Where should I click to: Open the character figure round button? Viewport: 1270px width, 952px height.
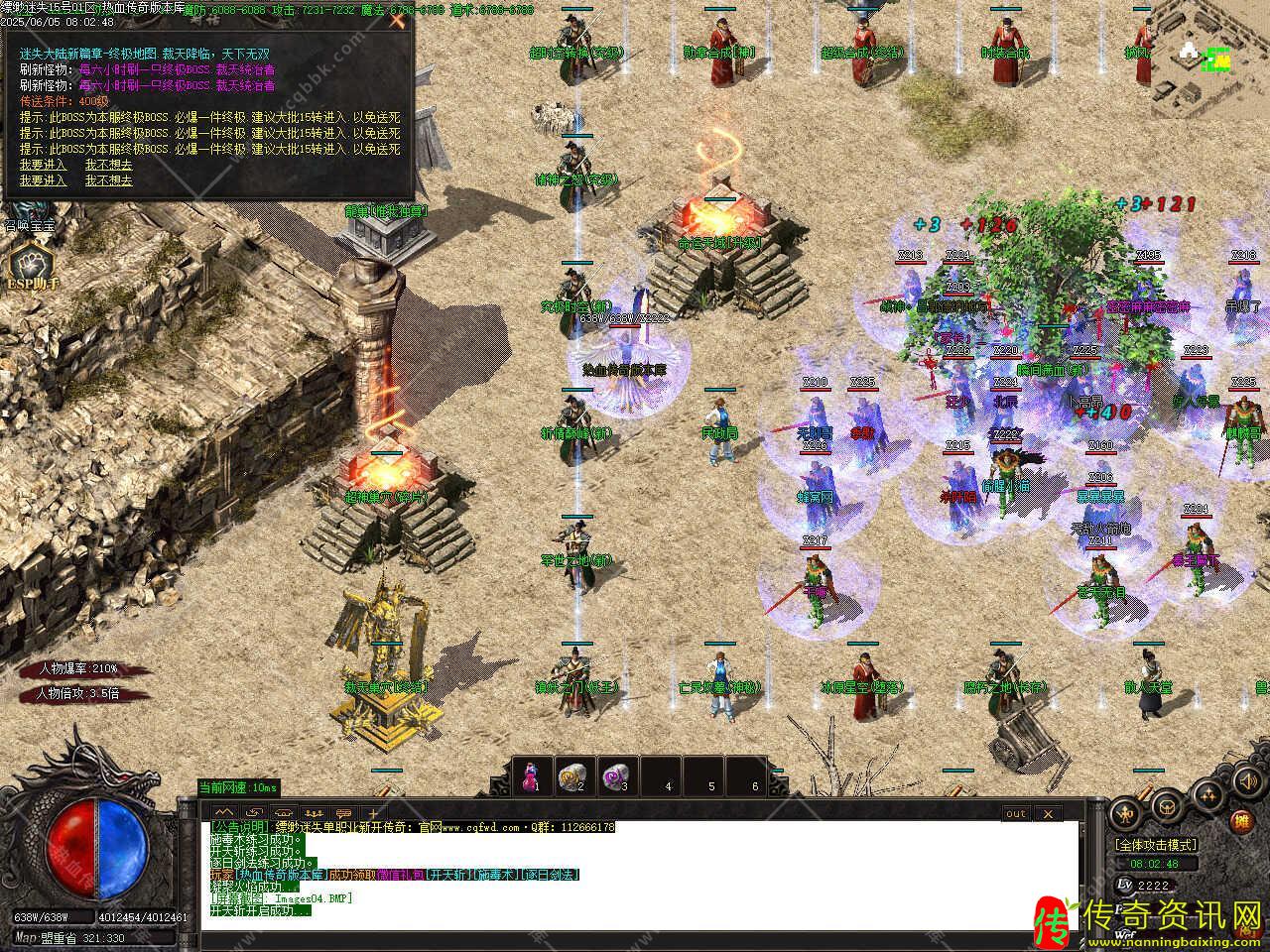click(1123, 814)
